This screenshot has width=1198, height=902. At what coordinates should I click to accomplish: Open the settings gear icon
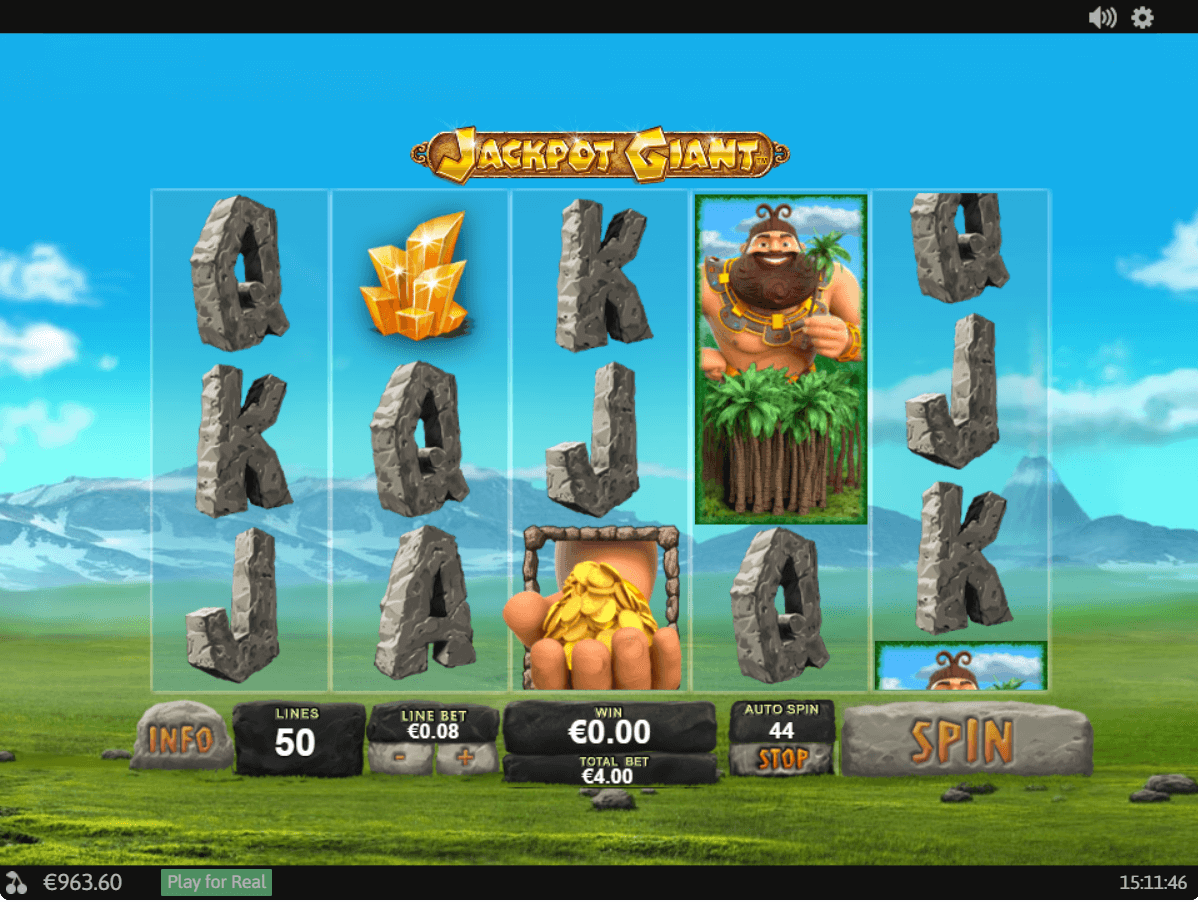click(1142, 17)
